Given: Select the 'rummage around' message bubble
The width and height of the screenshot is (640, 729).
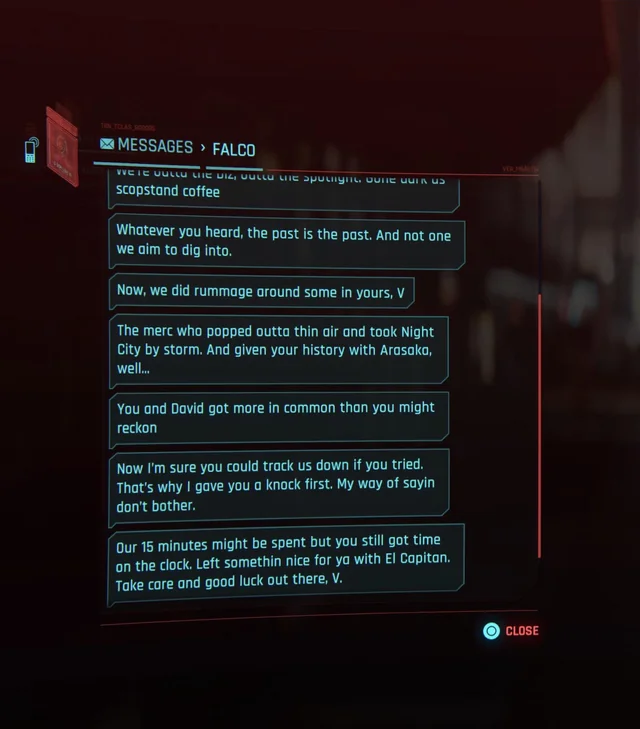Looking at the screenshot, I should click(x=260, y=292).
